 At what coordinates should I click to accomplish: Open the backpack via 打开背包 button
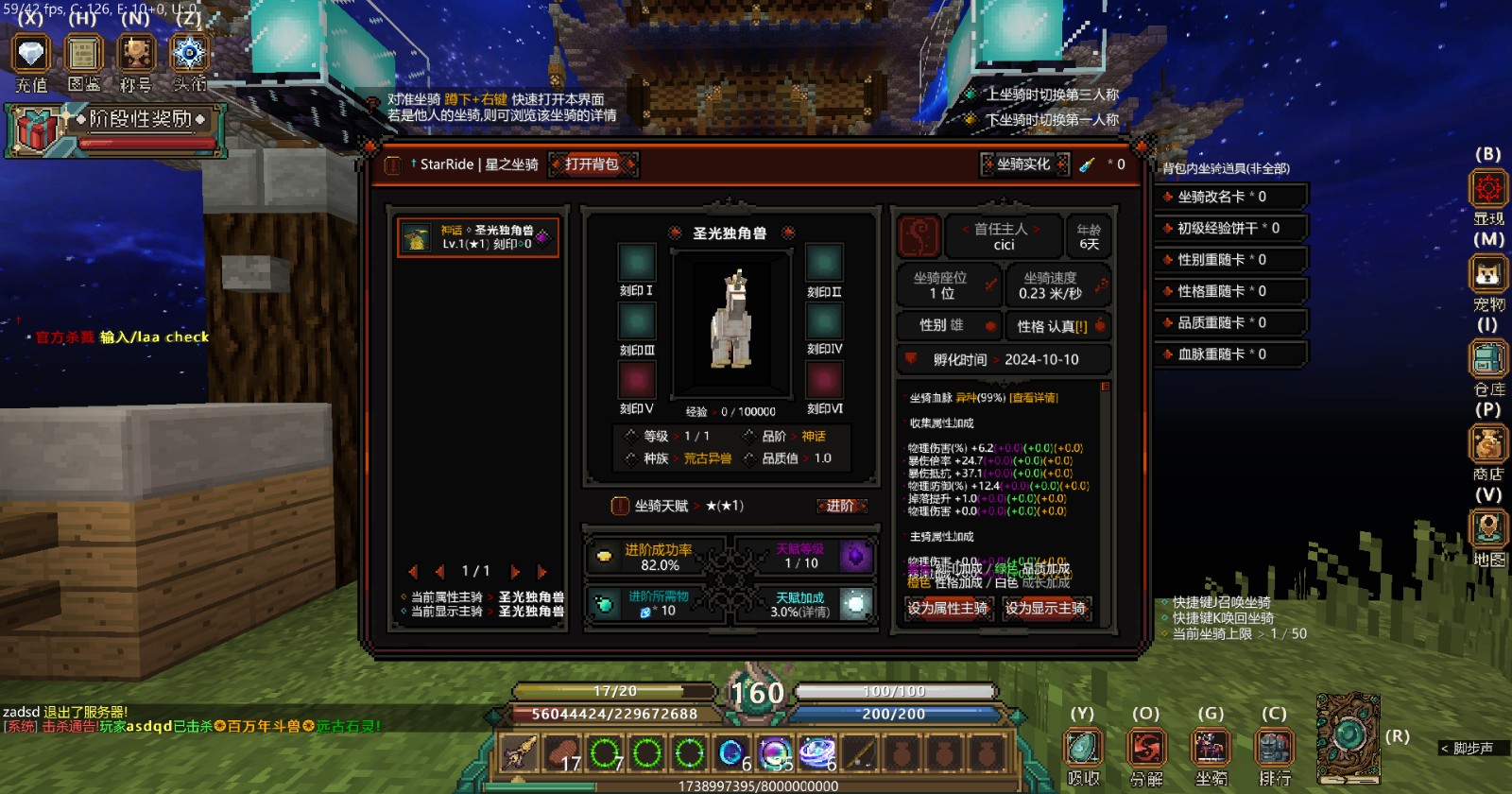point(593,164)
